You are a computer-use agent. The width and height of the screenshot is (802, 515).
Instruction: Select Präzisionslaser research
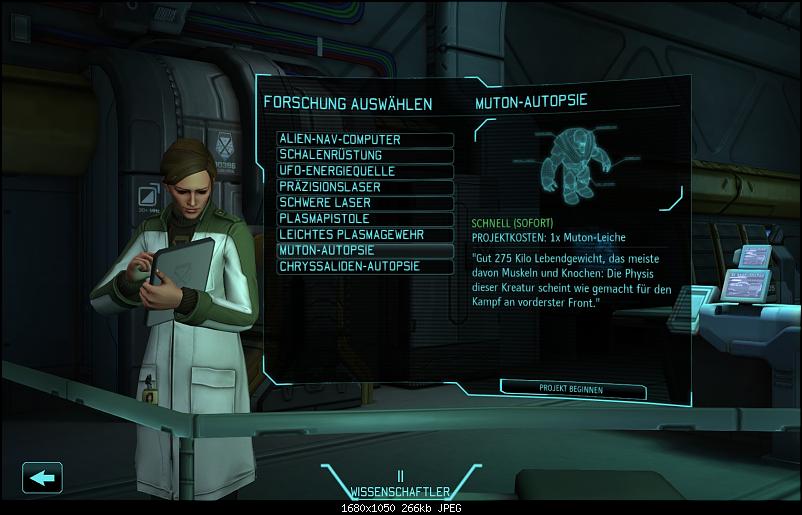click(x=366, y=187)
